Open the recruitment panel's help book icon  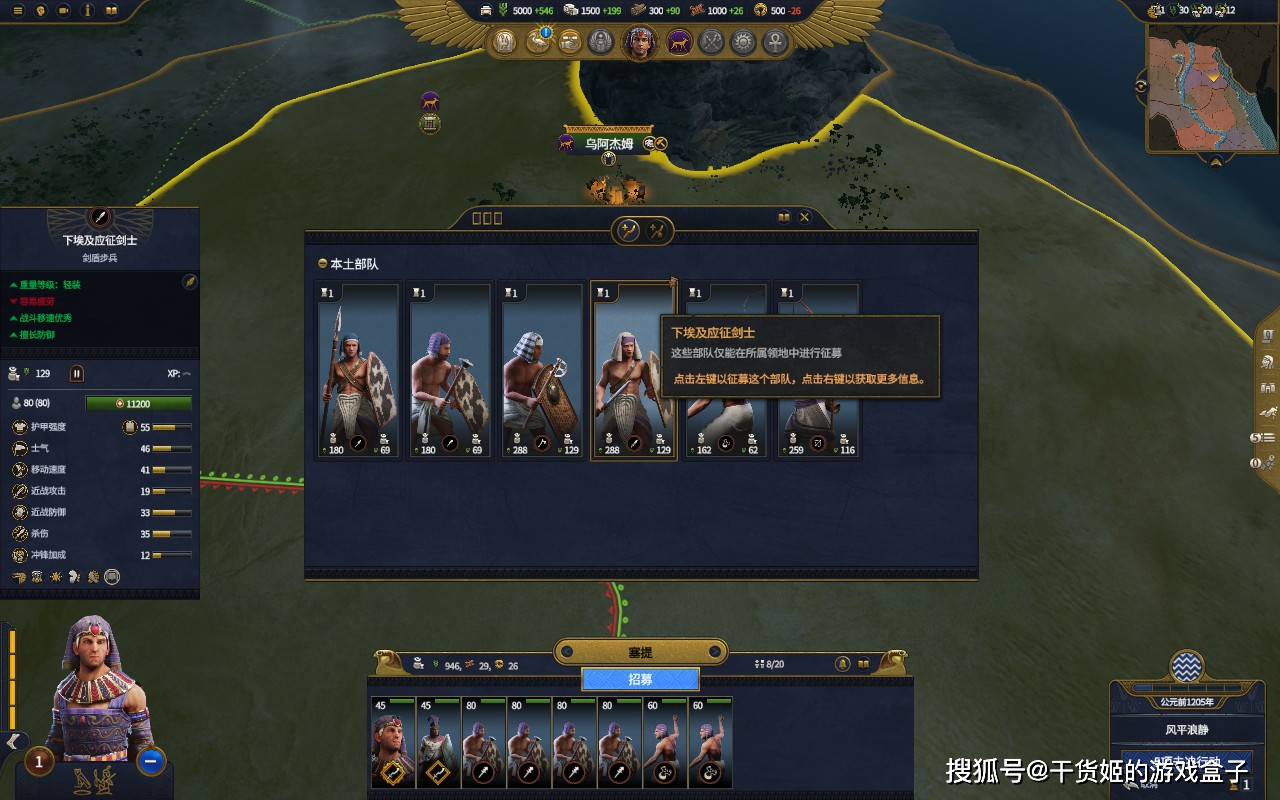[784, 217]
